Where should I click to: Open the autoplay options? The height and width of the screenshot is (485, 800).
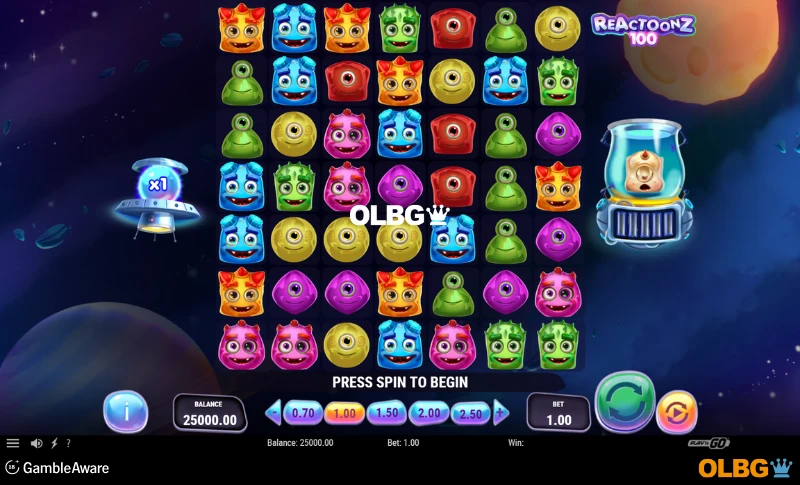pyautogui.click(x=676, y=412)
